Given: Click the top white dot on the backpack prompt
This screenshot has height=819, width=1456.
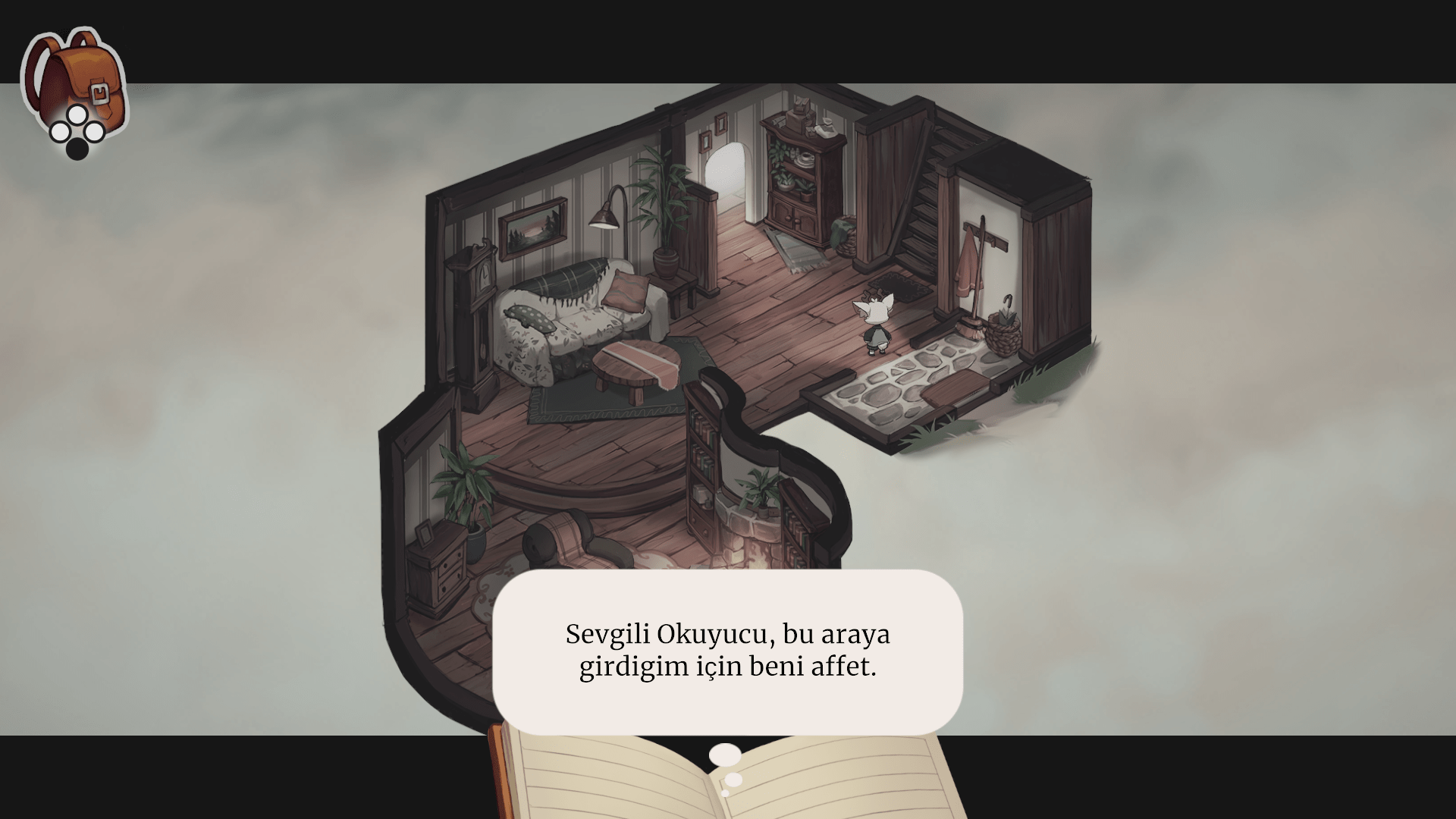Looking at the screenshot, I should pos(77,114).
